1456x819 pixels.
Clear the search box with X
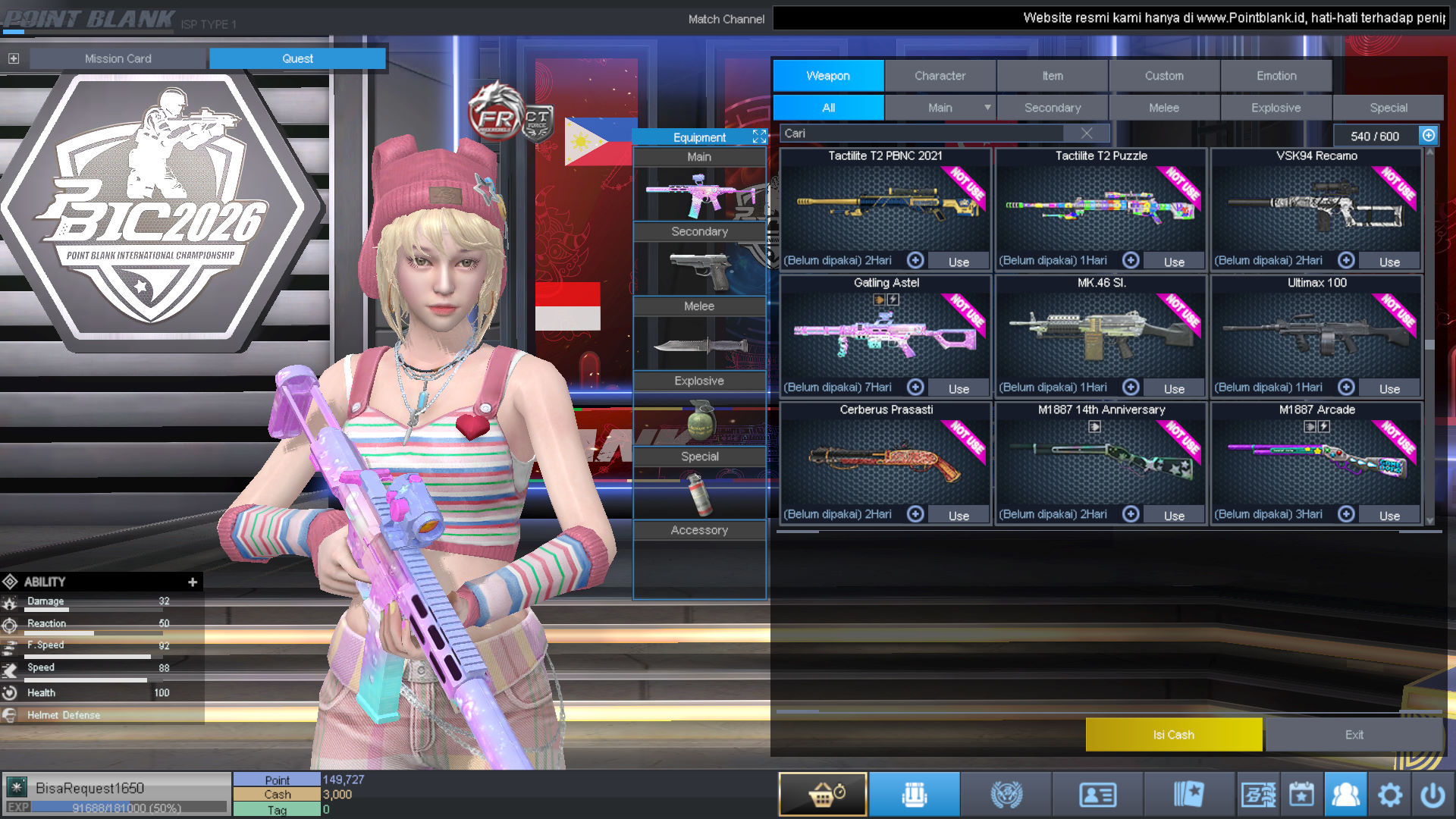click(x=1087, y=133)
